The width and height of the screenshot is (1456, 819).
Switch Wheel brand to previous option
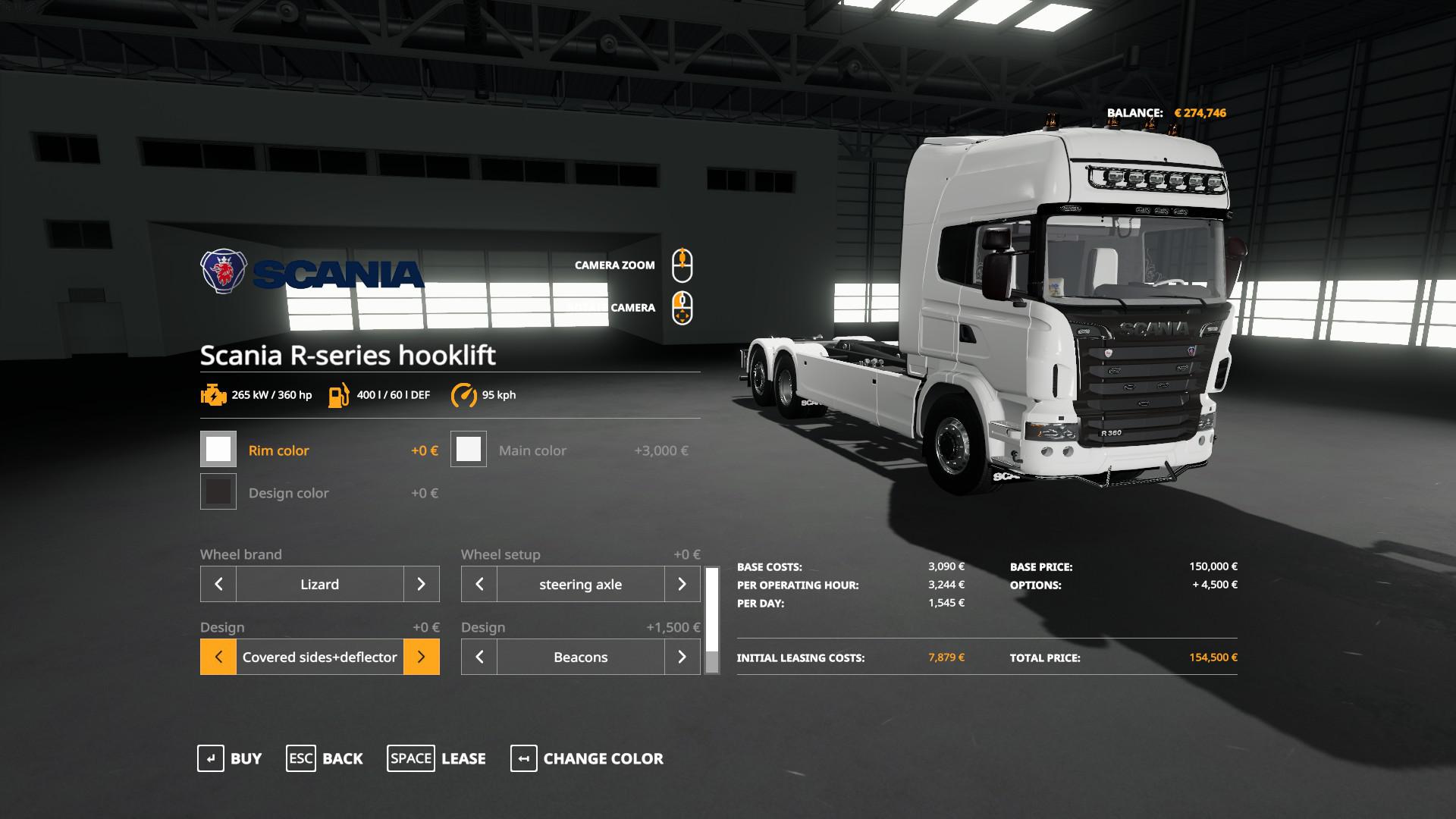coord(218,584)
